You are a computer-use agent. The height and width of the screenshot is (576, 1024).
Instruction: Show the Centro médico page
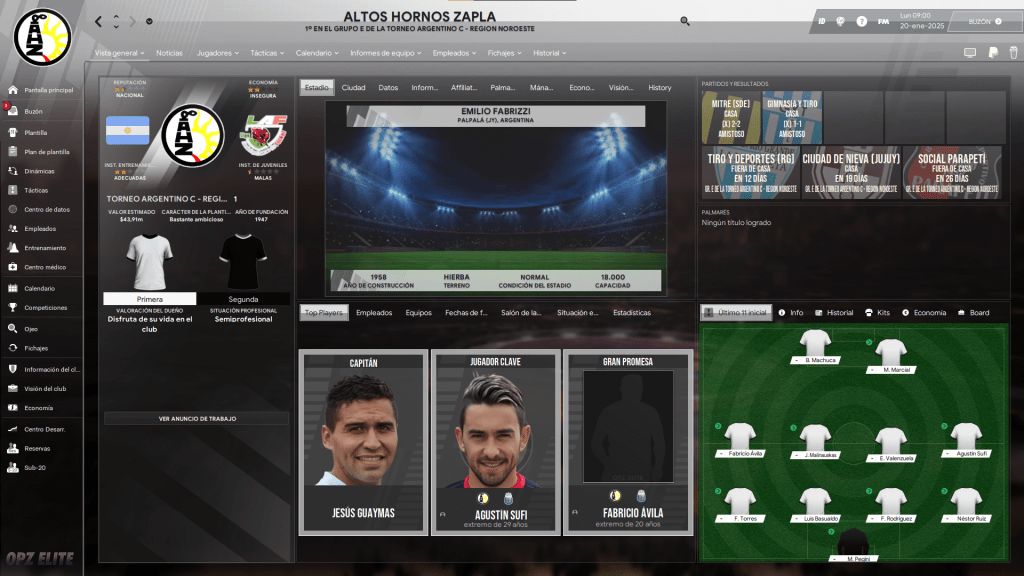[x=45, y=267]
